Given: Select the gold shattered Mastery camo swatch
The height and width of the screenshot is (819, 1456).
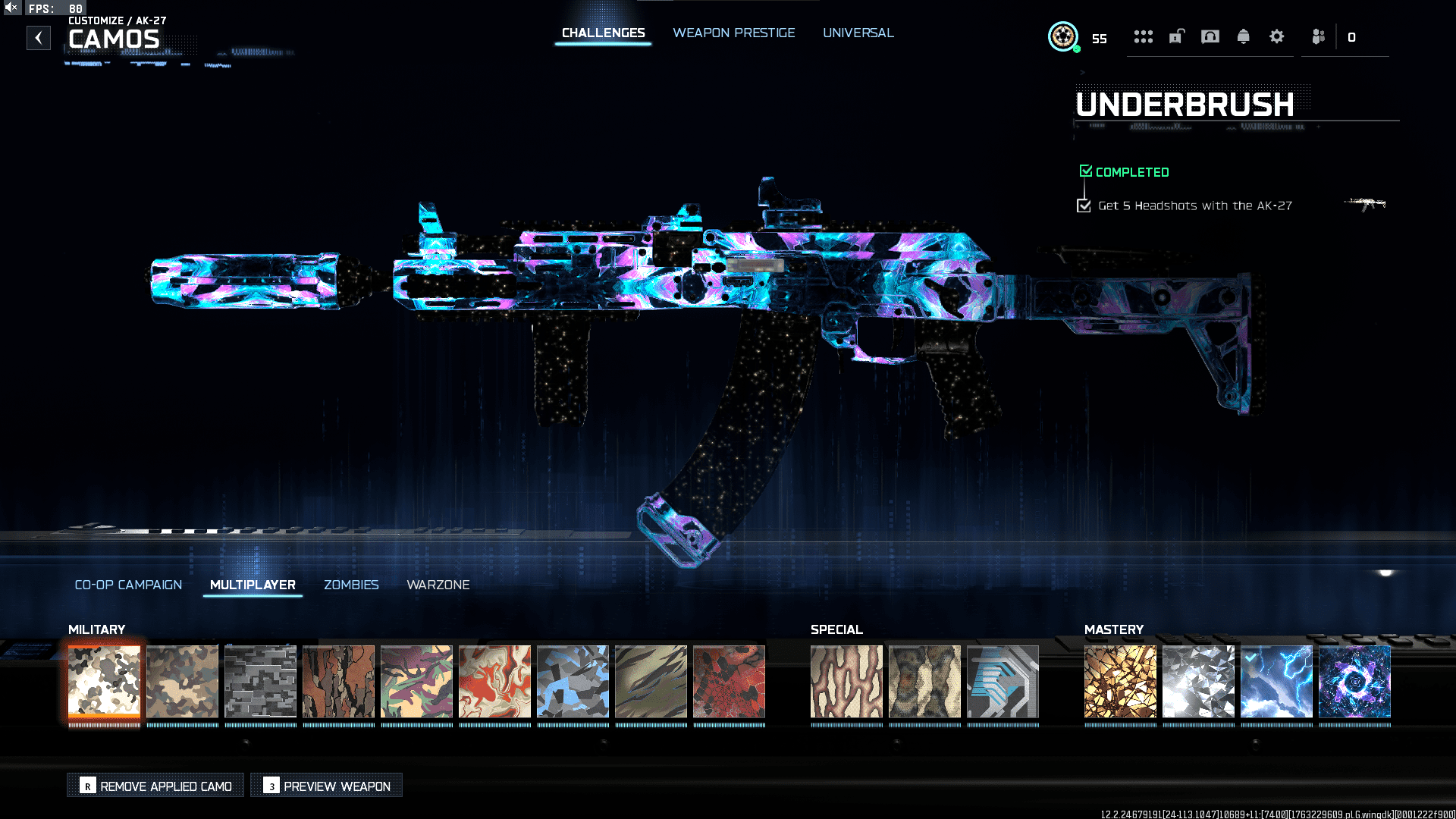Looking at the screenshot, I should (1120, 681).
